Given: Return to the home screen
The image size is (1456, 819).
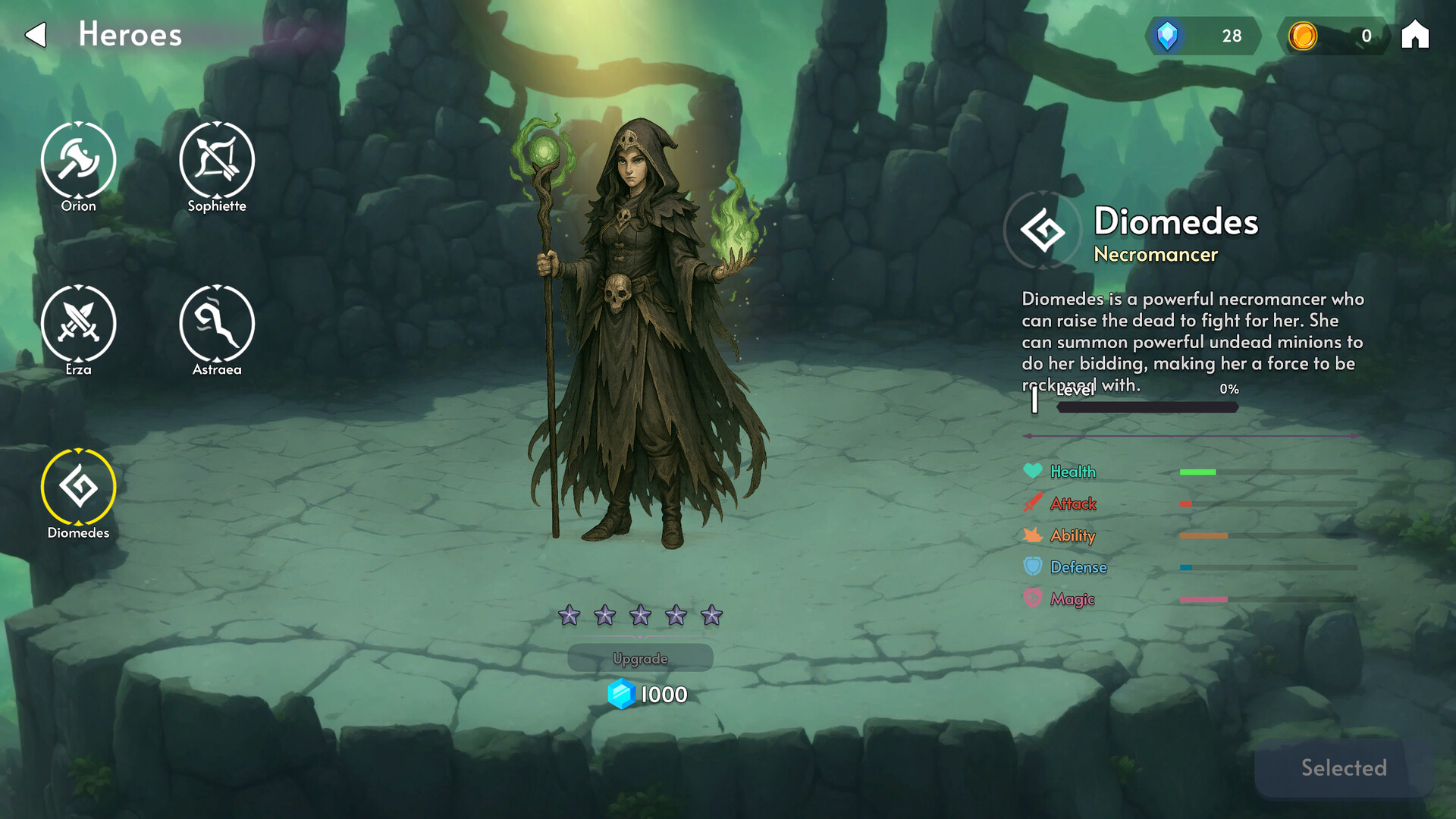Looking at the screenshot, I should pyautogui.click(x=1414, y=35).
